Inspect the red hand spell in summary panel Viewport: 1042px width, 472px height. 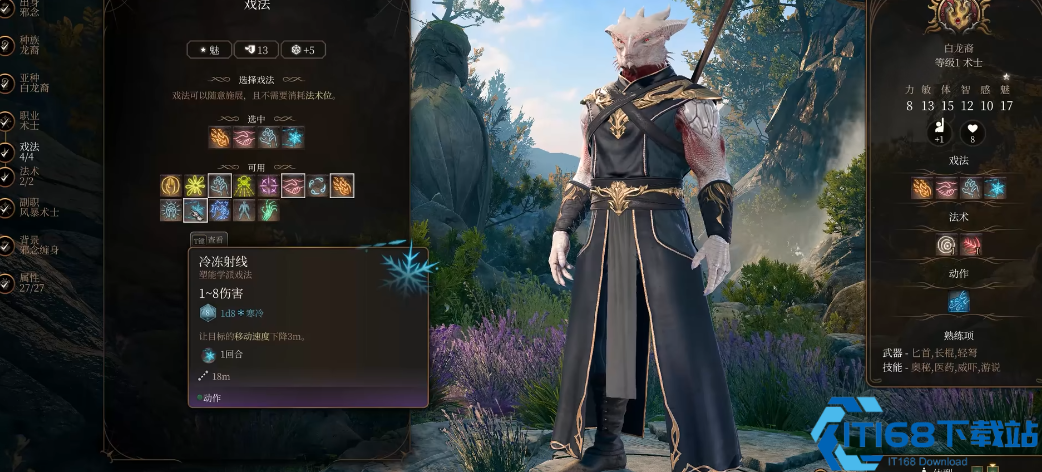[x=971, y=245]
